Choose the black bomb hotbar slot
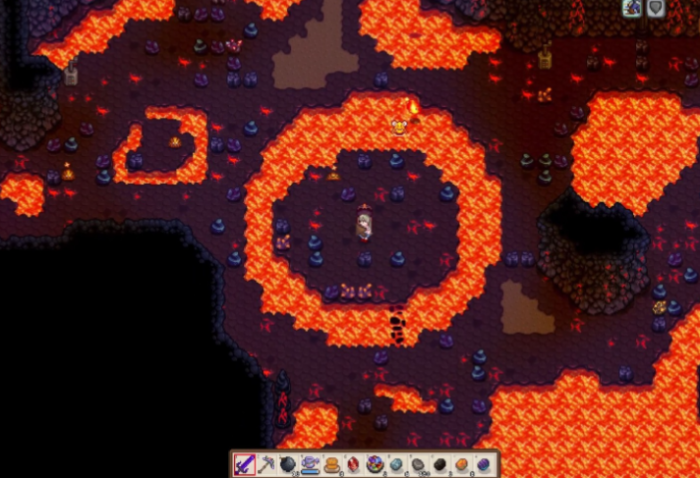This screenshot has width=700, height=478. point(288,464)
